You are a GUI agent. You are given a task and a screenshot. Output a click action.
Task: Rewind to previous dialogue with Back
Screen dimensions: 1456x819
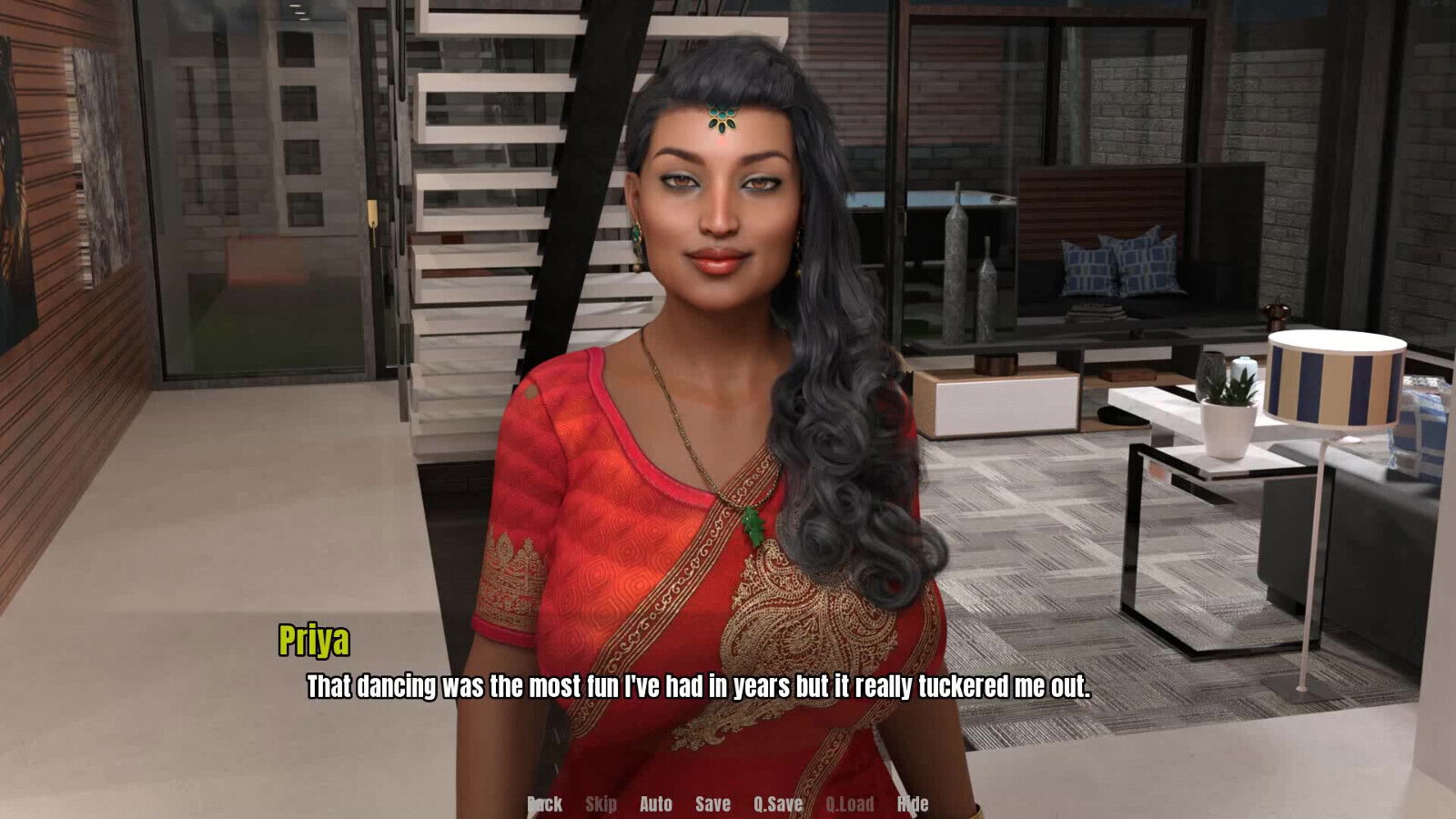click(544, 804)
